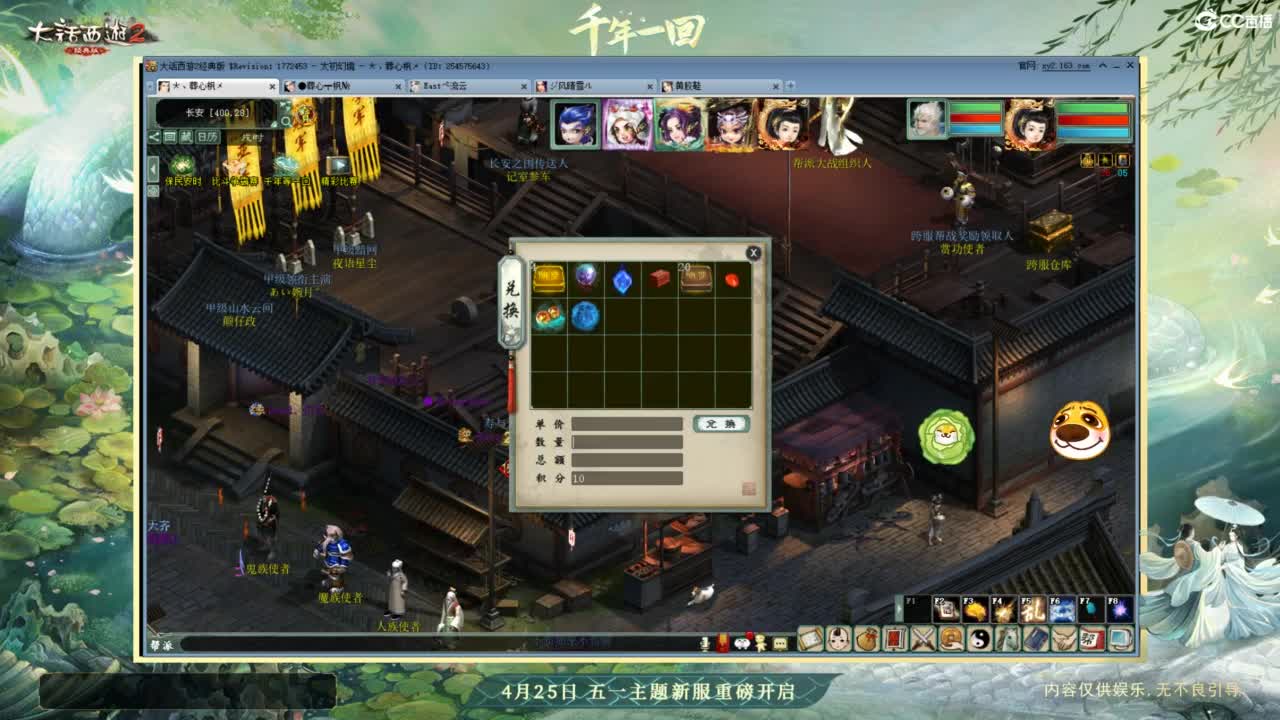Cast the 乱 skill in slot F5
The image size is (1280, 720).
coord(1032,610)
